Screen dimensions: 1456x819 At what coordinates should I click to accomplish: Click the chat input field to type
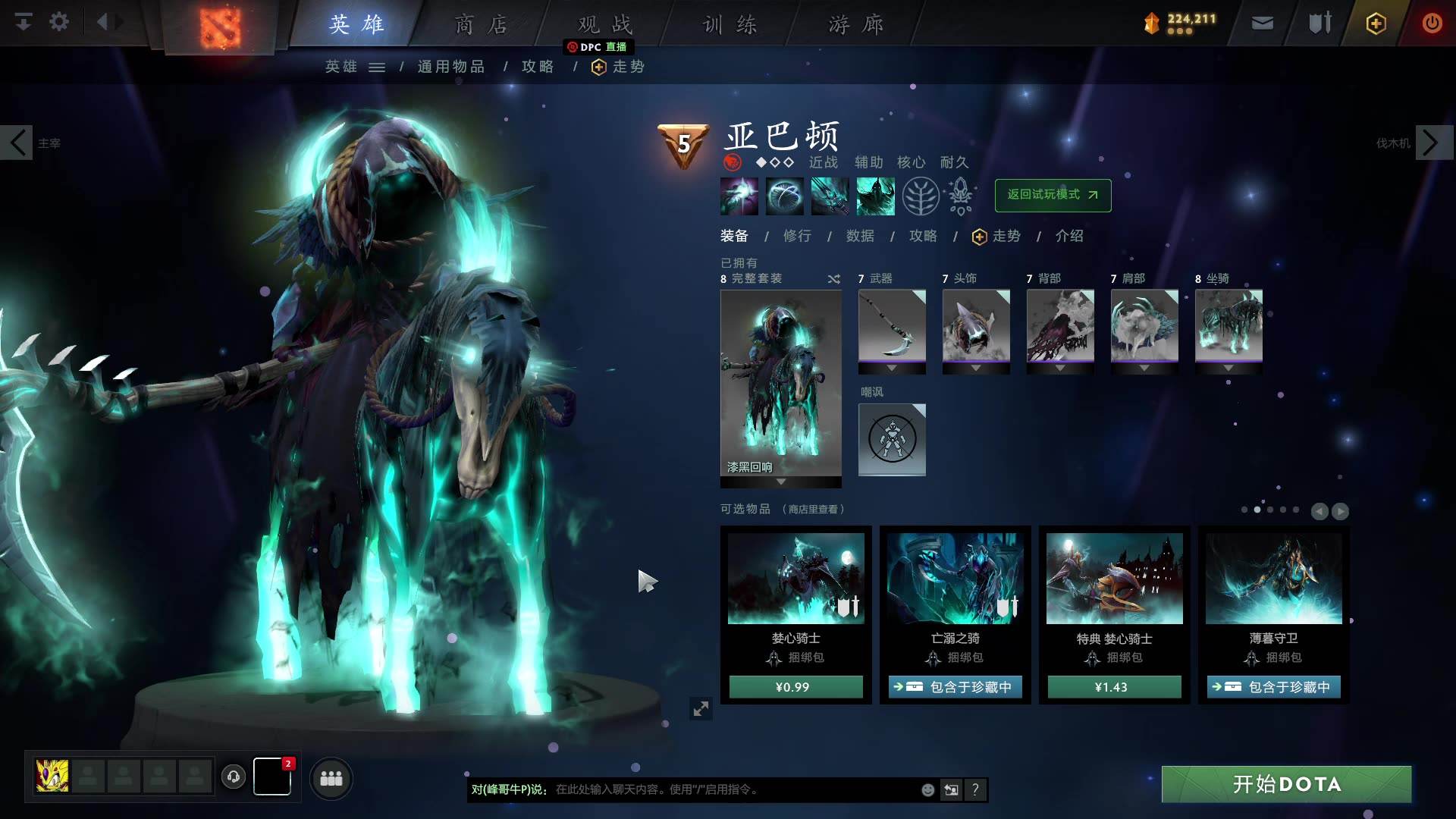pyautogui.click(x=682, y=789)
